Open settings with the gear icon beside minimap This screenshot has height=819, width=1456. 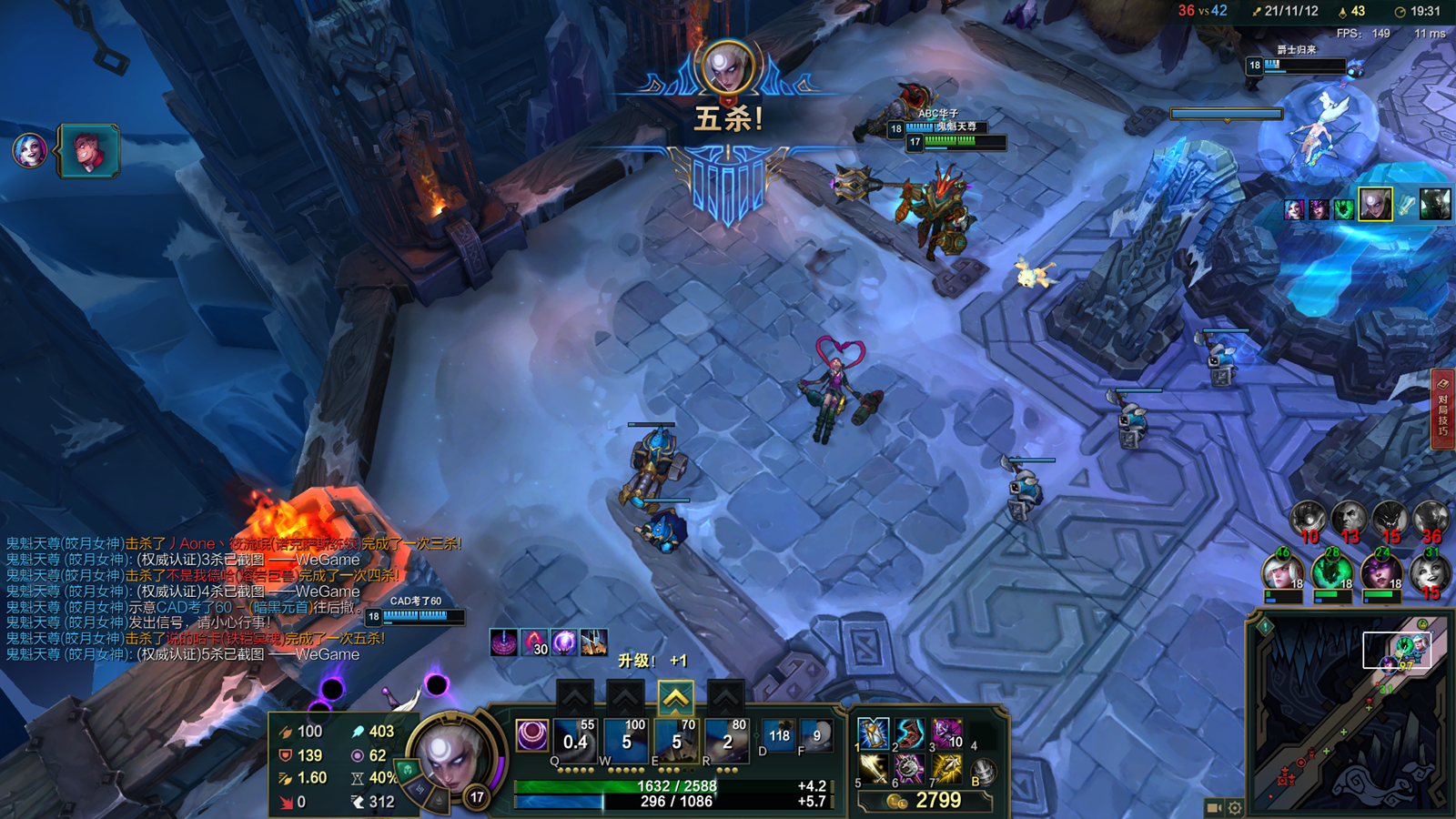pyautogui.click(x=1235, y=807)
